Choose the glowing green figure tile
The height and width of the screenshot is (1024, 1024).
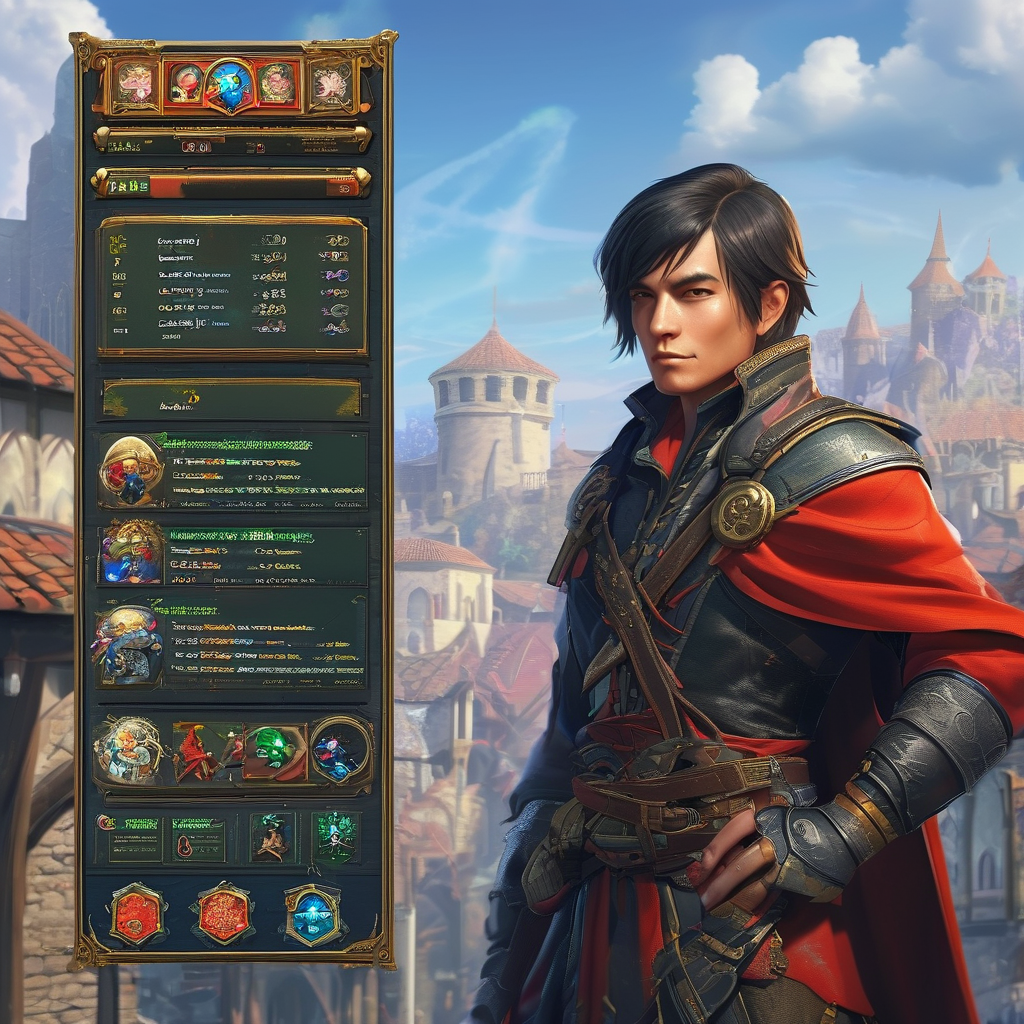pos(335,836)
